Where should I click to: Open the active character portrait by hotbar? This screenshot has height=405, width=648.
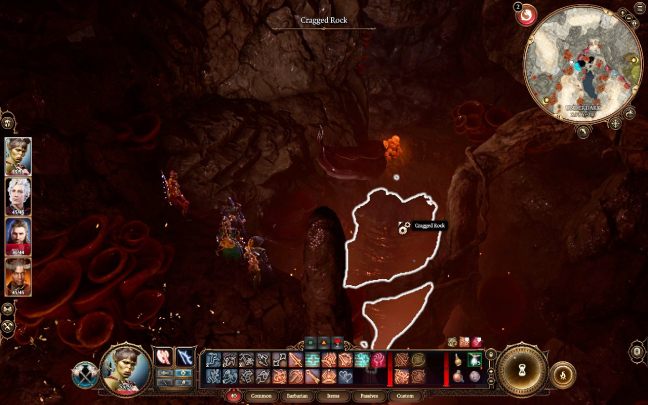click(126, 369)
